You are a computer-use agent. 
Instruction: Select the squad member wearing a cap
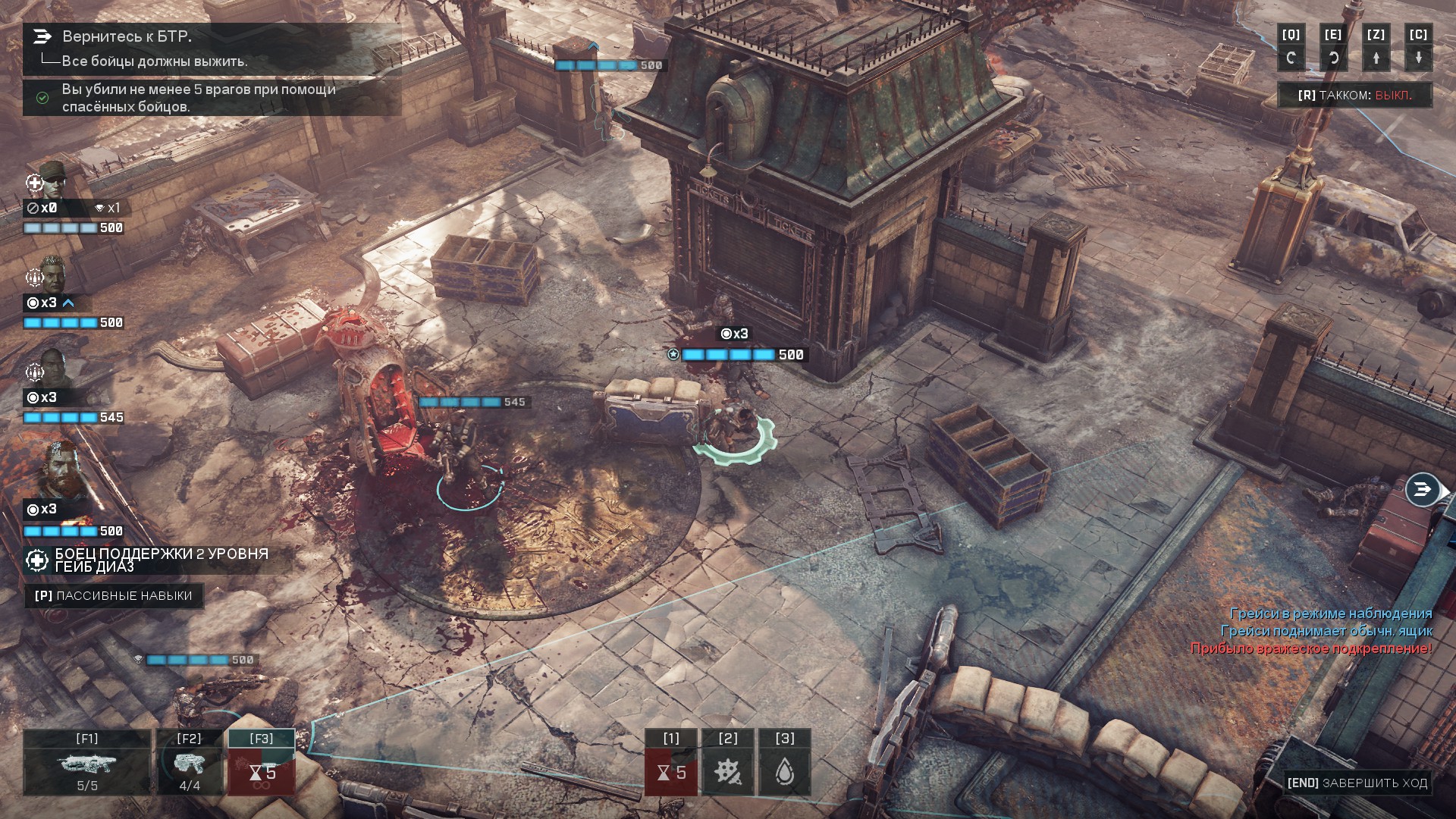[x=53, y=180]
